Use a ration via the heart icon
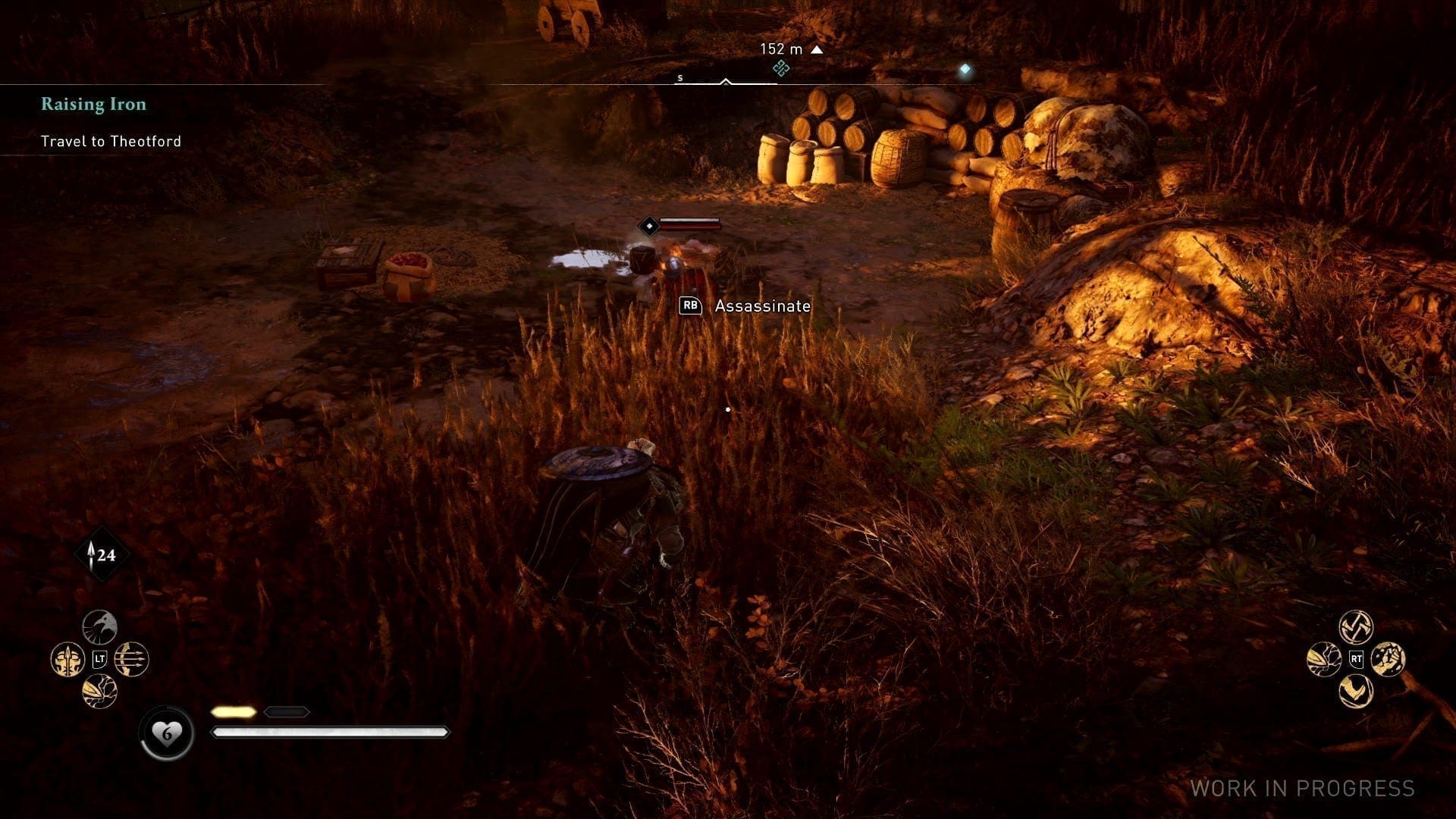 [x=167, y=733]
